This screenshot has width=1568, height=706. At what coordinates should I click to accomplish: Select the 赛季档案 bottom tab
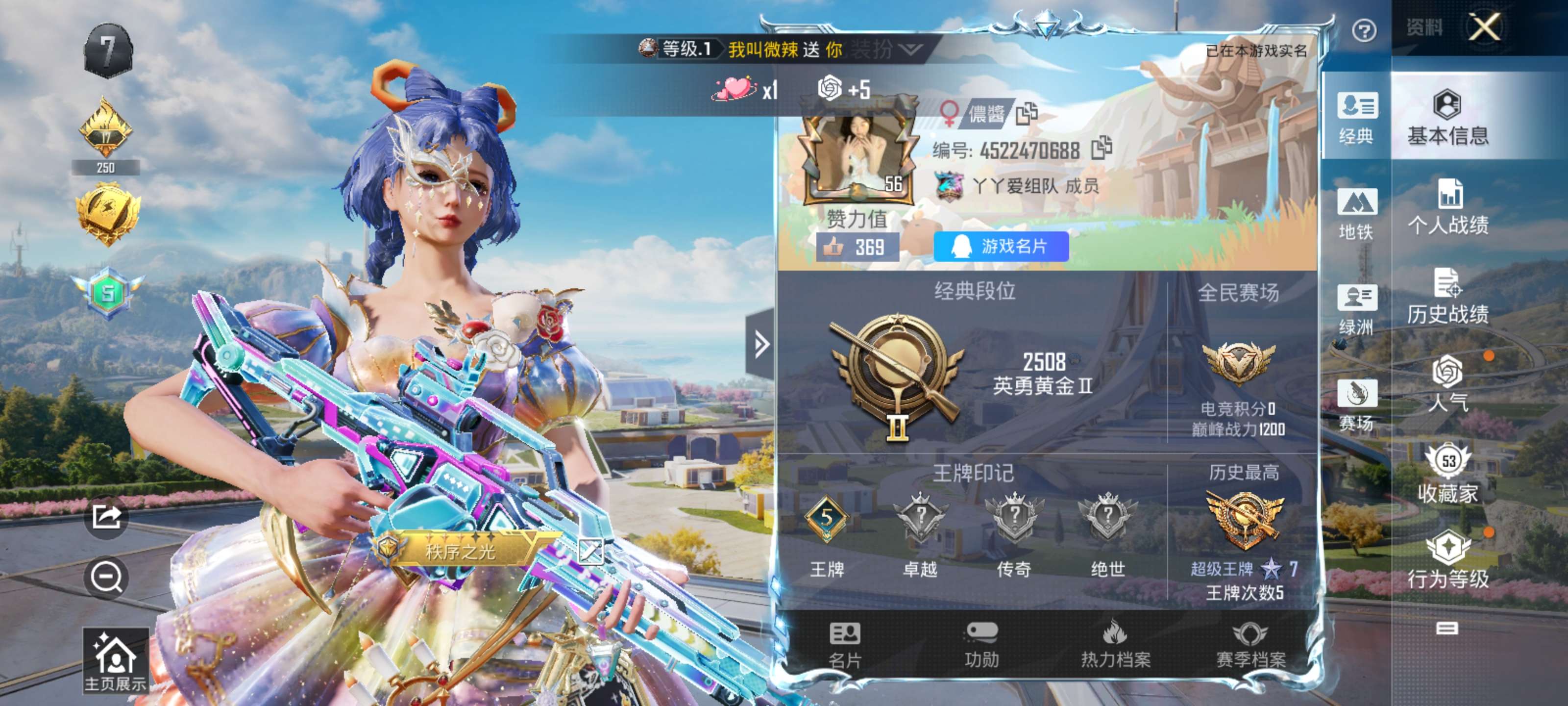1250,645
